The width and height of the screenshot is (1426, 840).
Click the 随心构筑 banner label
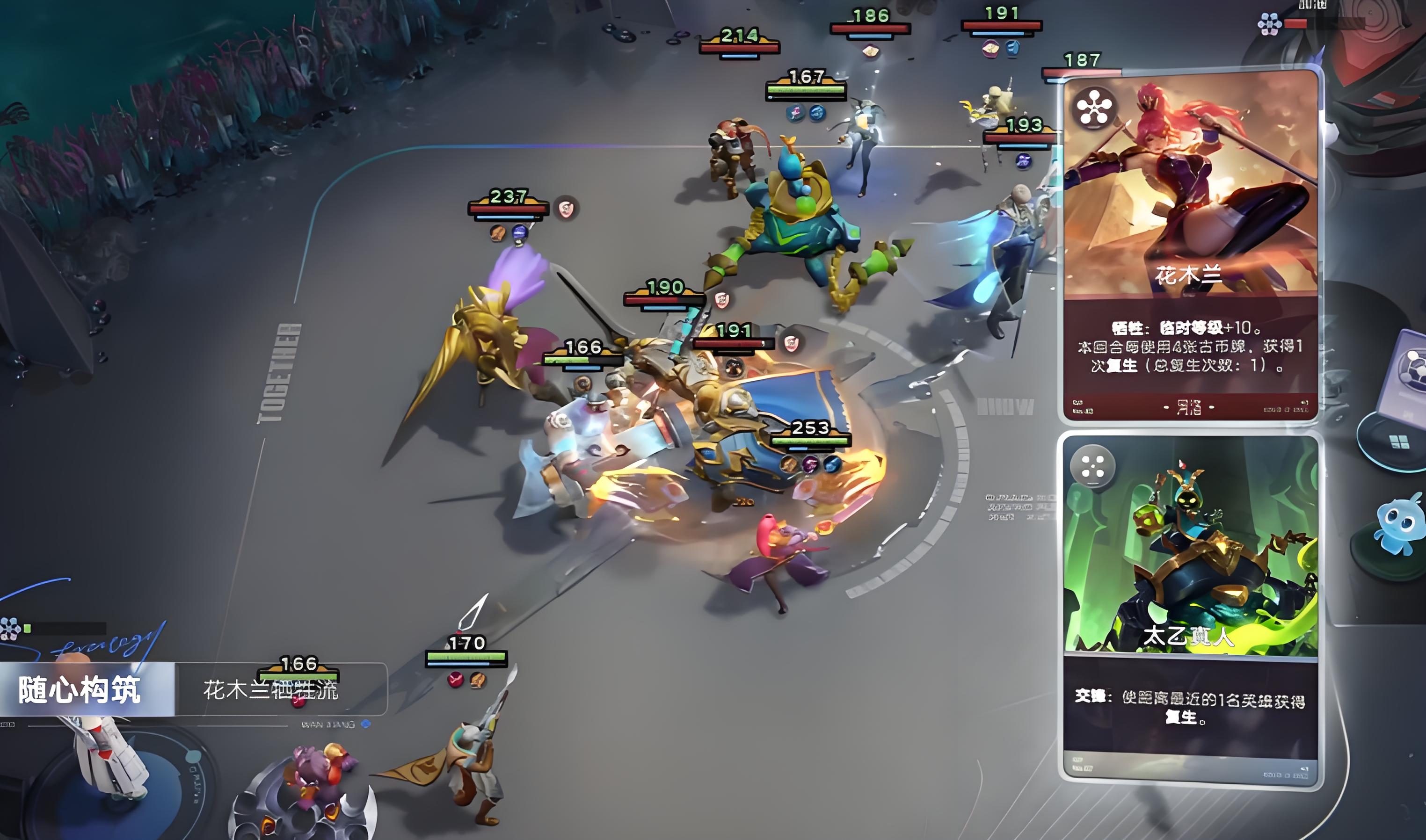tap(80, 690)
